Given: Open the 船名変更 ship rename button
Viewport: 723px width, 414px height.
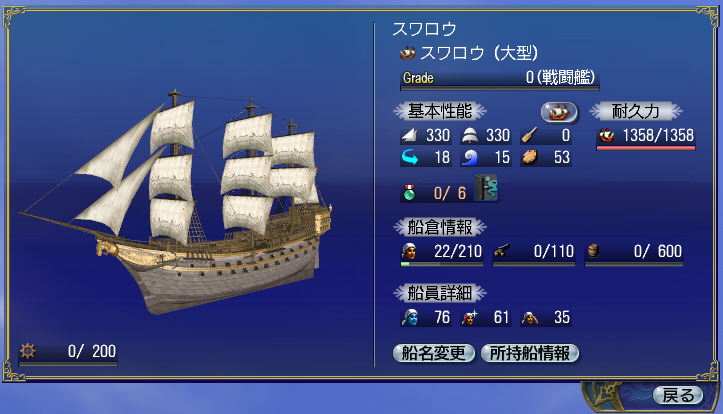Looking at the screenshot, I should 435,353.
